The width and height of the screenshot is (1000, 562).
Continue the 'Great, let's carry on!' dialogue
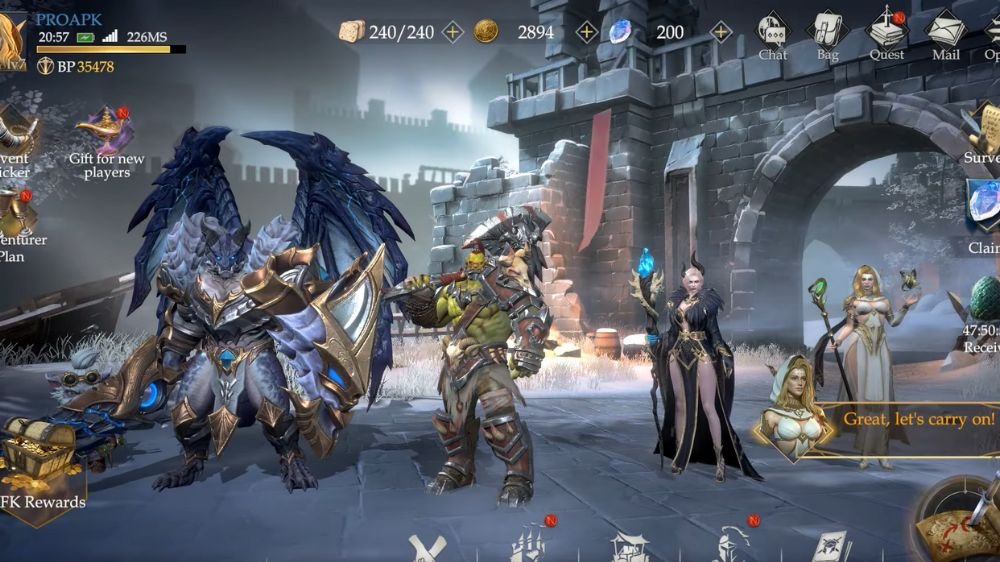tap(918, 419)
